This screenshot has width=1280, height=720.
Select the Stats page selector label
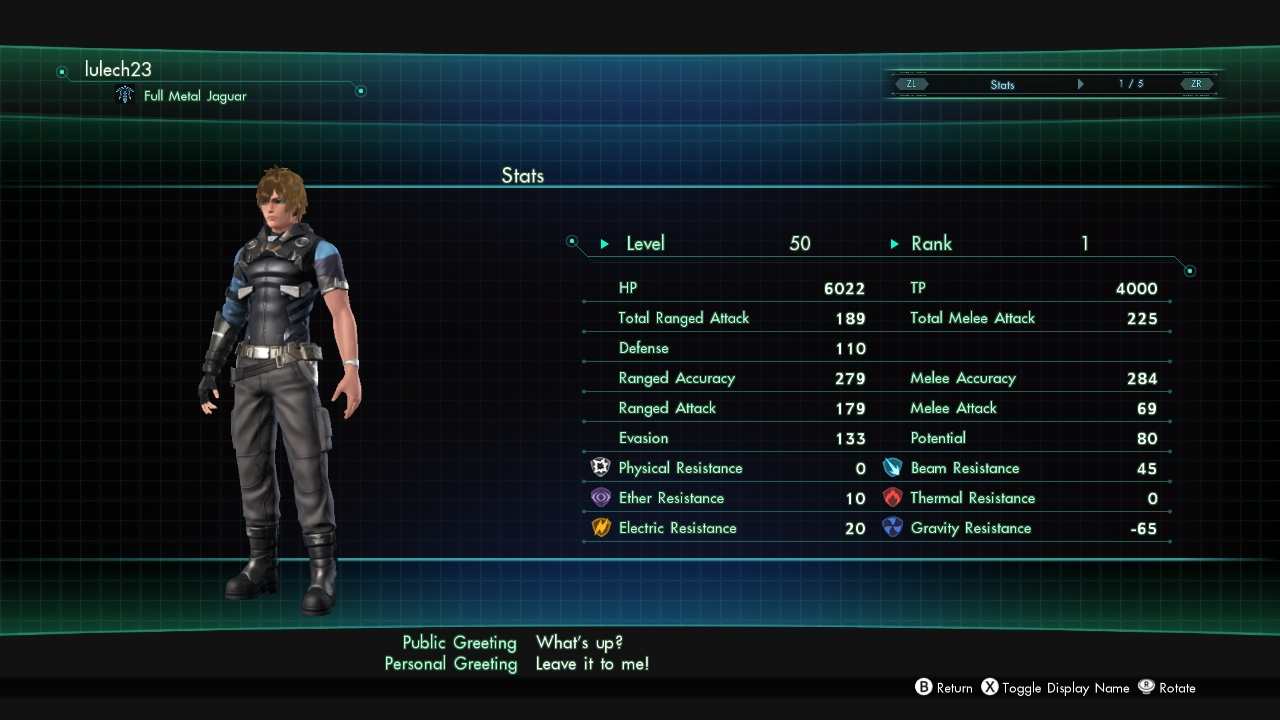pyautogui.click(x=1002, y=85)
